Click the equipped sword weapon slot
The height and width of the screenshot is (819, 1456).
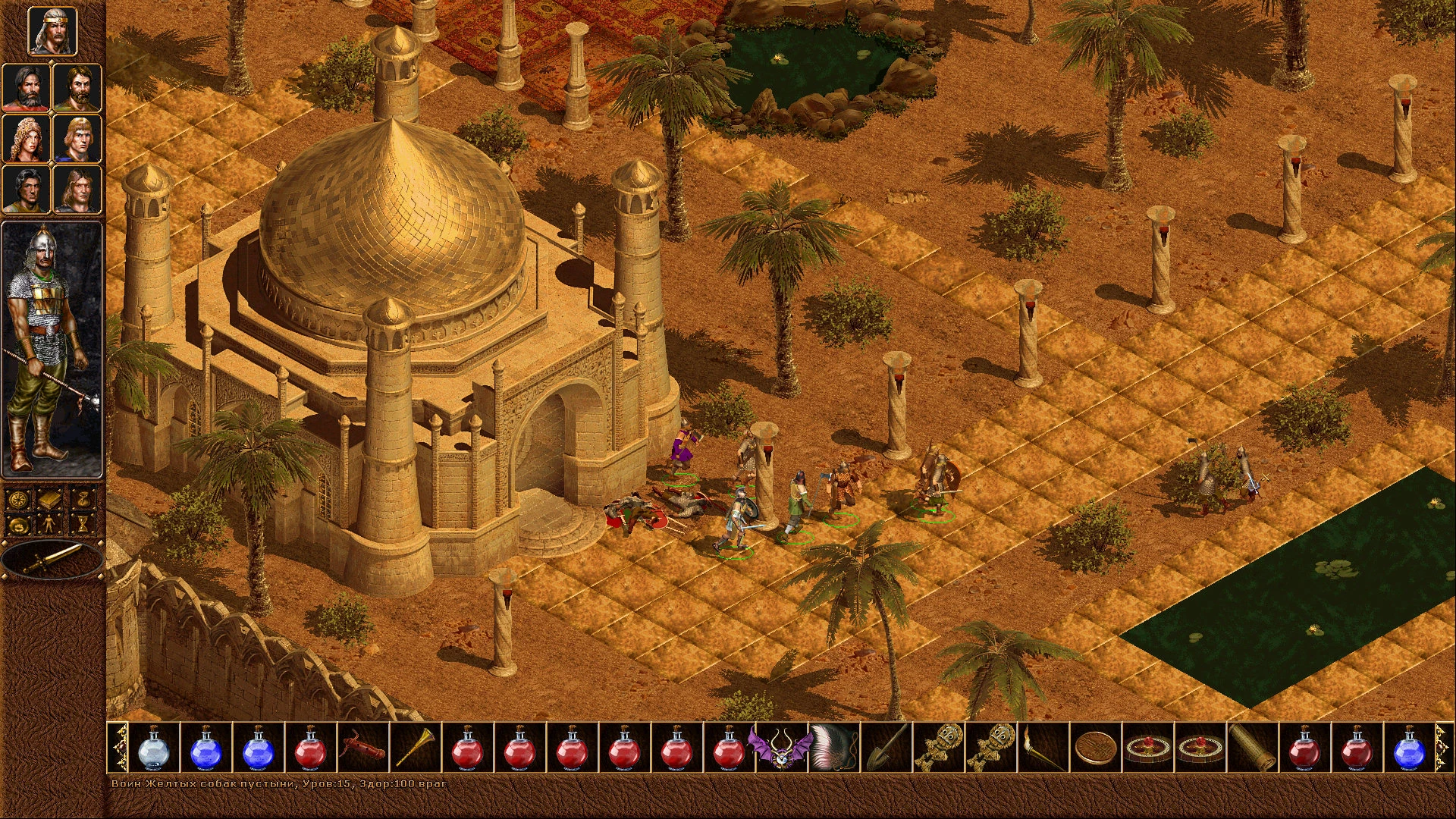coord(52,560)
